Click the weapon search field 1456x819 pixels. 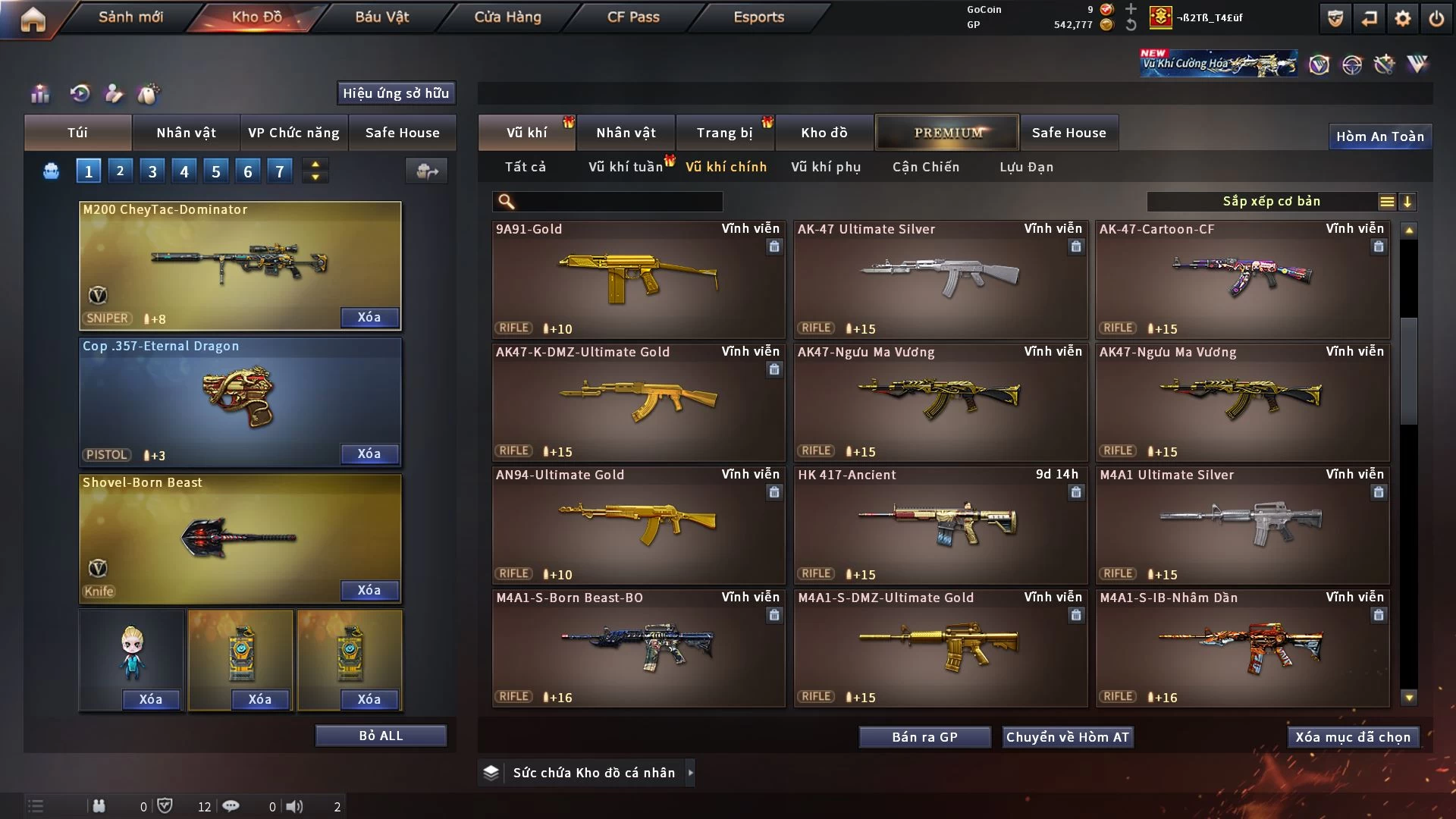[618, 201]
